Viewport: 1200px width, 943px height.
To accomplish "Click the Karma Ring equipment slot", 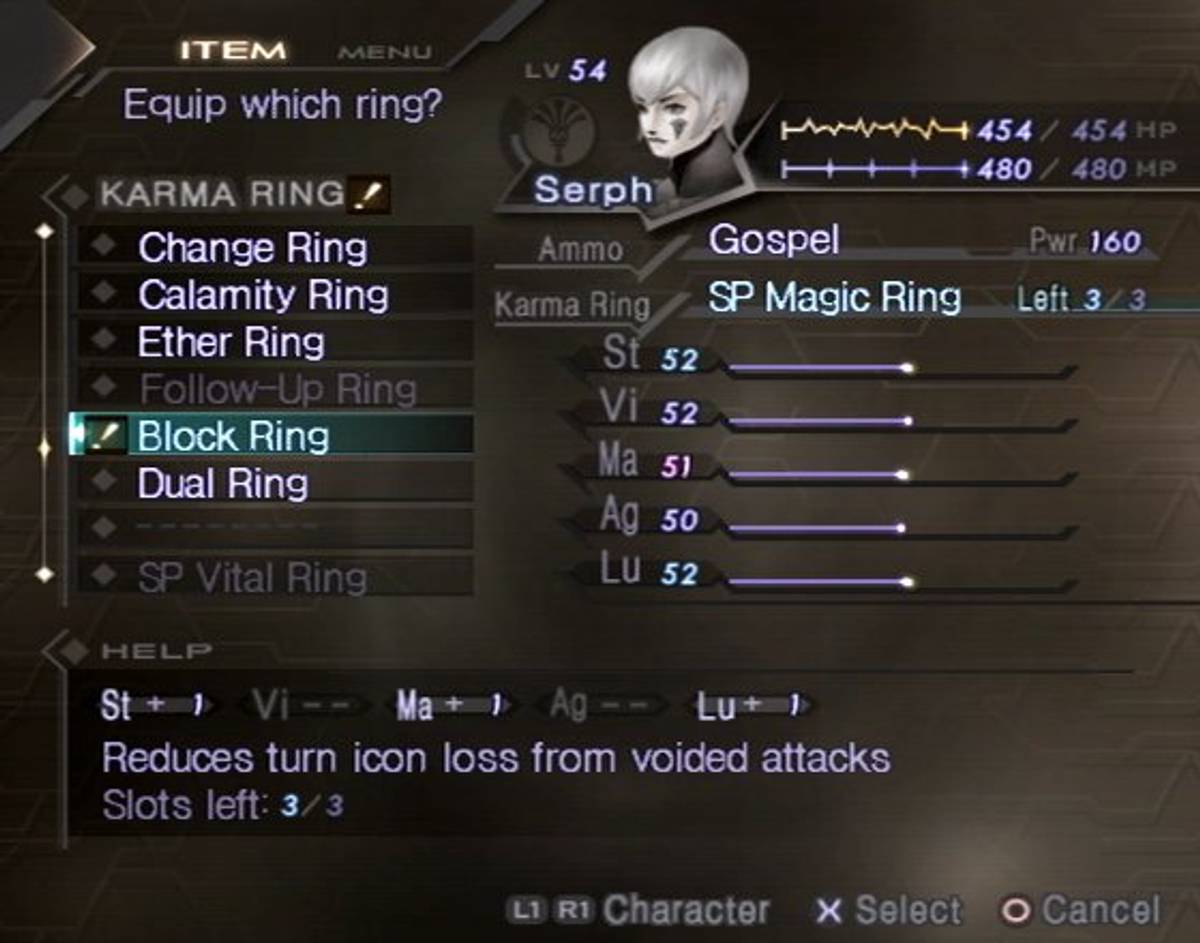I will 834,298.
